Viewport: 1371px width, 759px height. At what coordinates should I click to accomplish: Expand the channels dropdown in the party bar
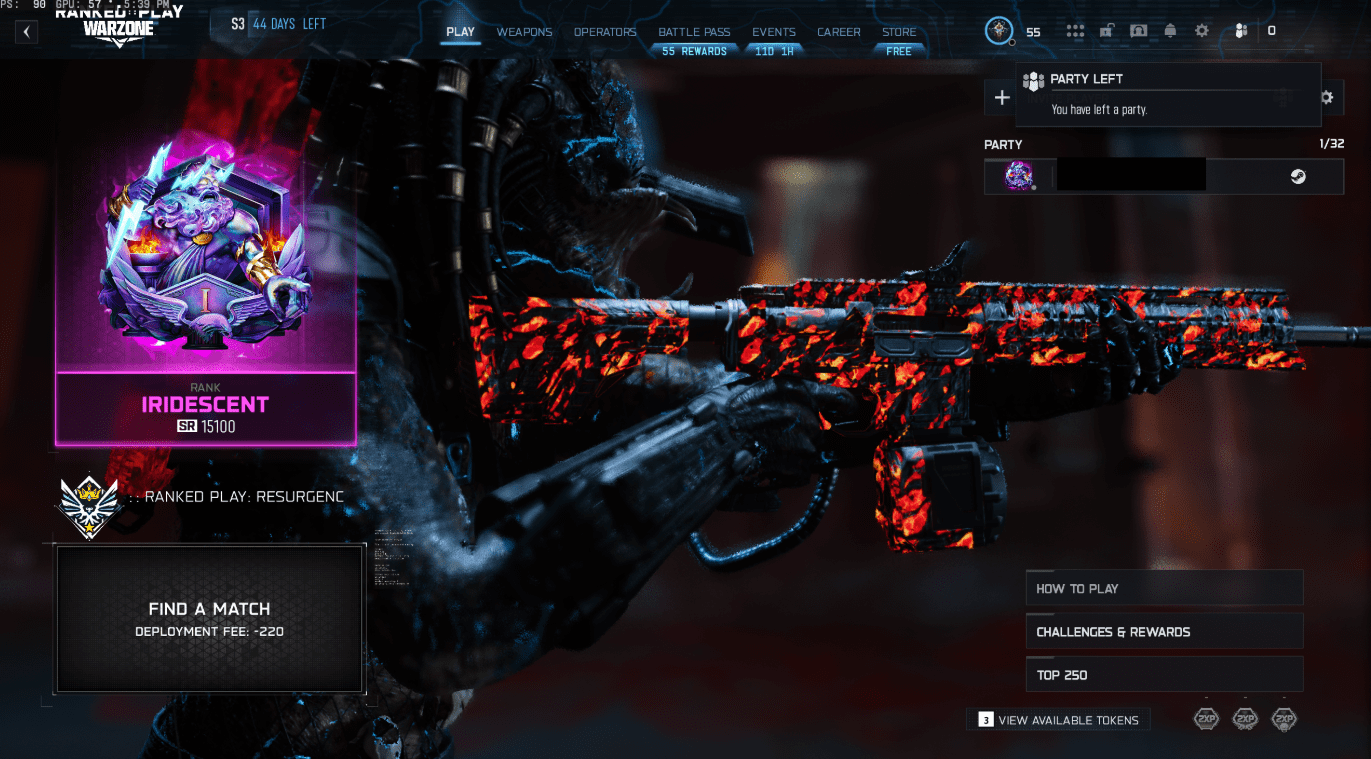pyautogui.click(x=1283, y=97)
